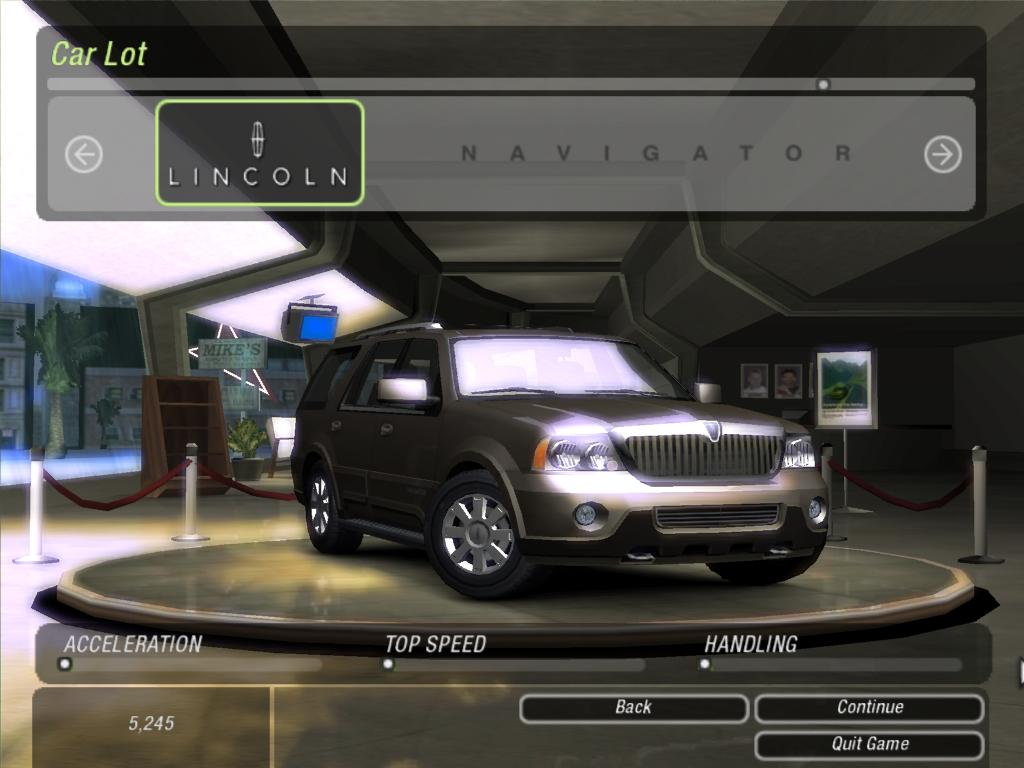
Task: Quit Game from the car lot
Action: coord(869,744)
